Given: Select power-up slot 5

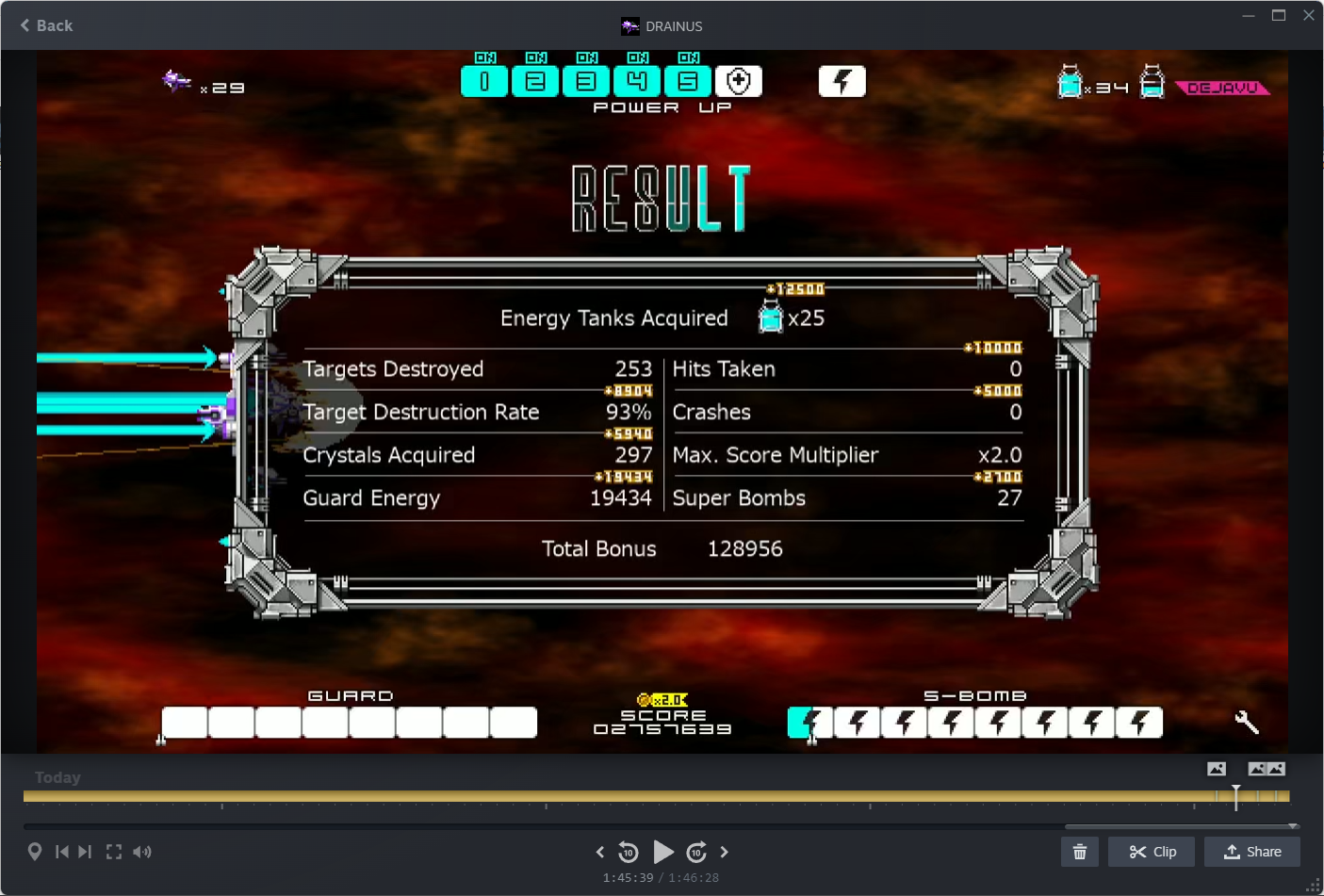Looking at the screenshot, I should (x=688, y=82).
